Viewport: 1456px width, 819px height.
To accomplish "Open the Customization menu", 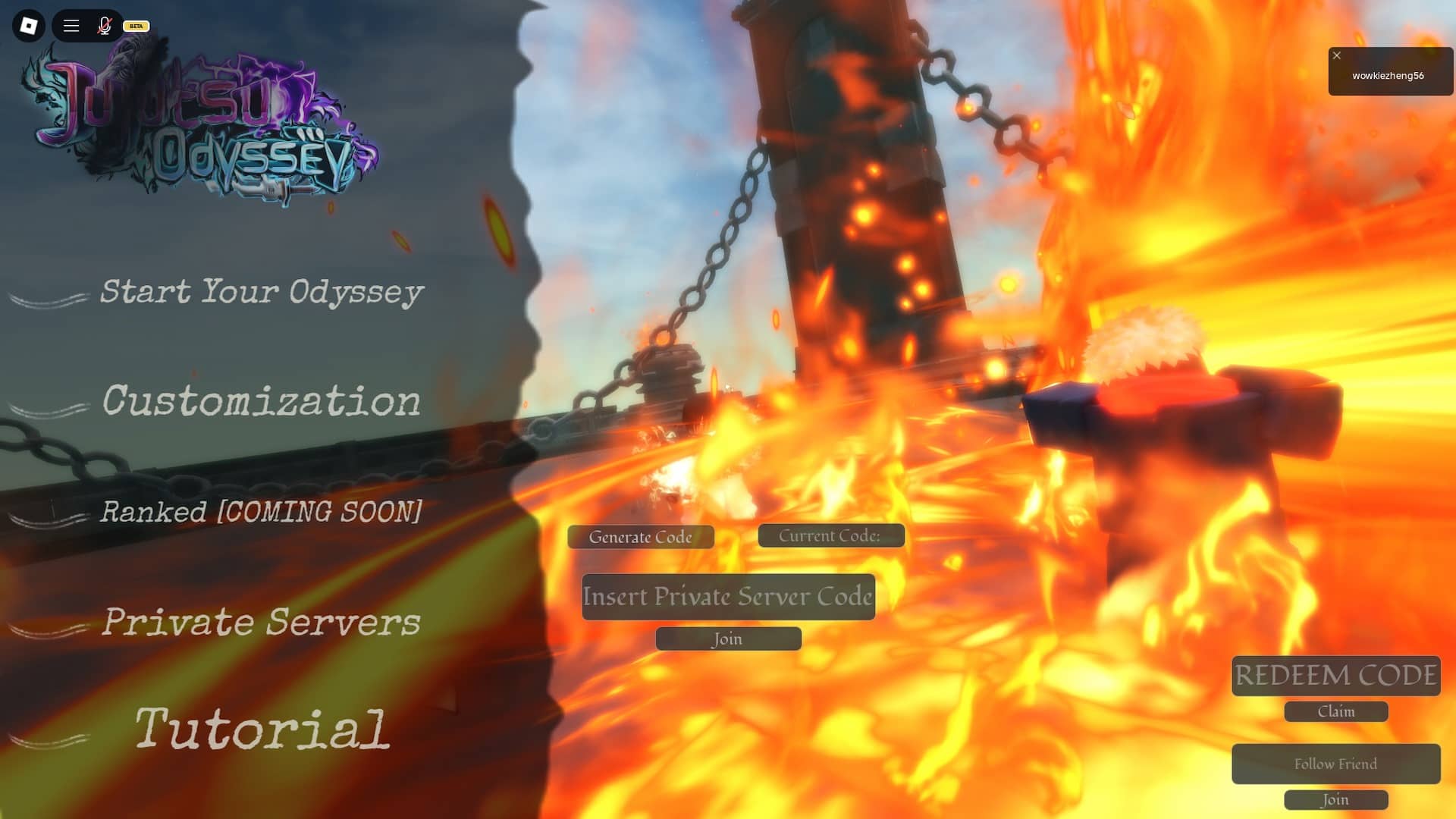I will coord(262,402).
